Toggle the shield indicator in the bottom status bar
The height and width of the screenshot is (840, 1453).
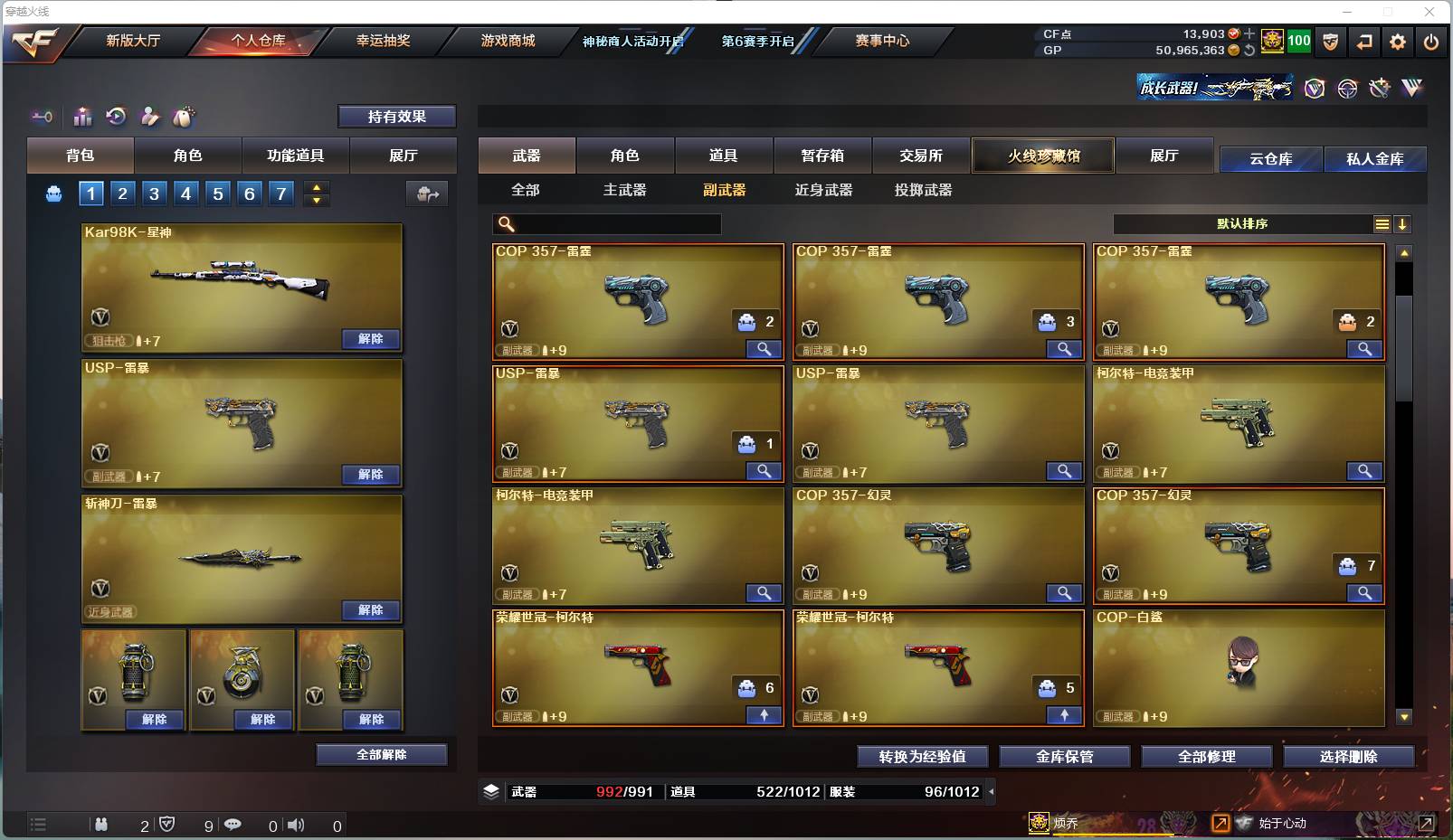tap(165, 825)
